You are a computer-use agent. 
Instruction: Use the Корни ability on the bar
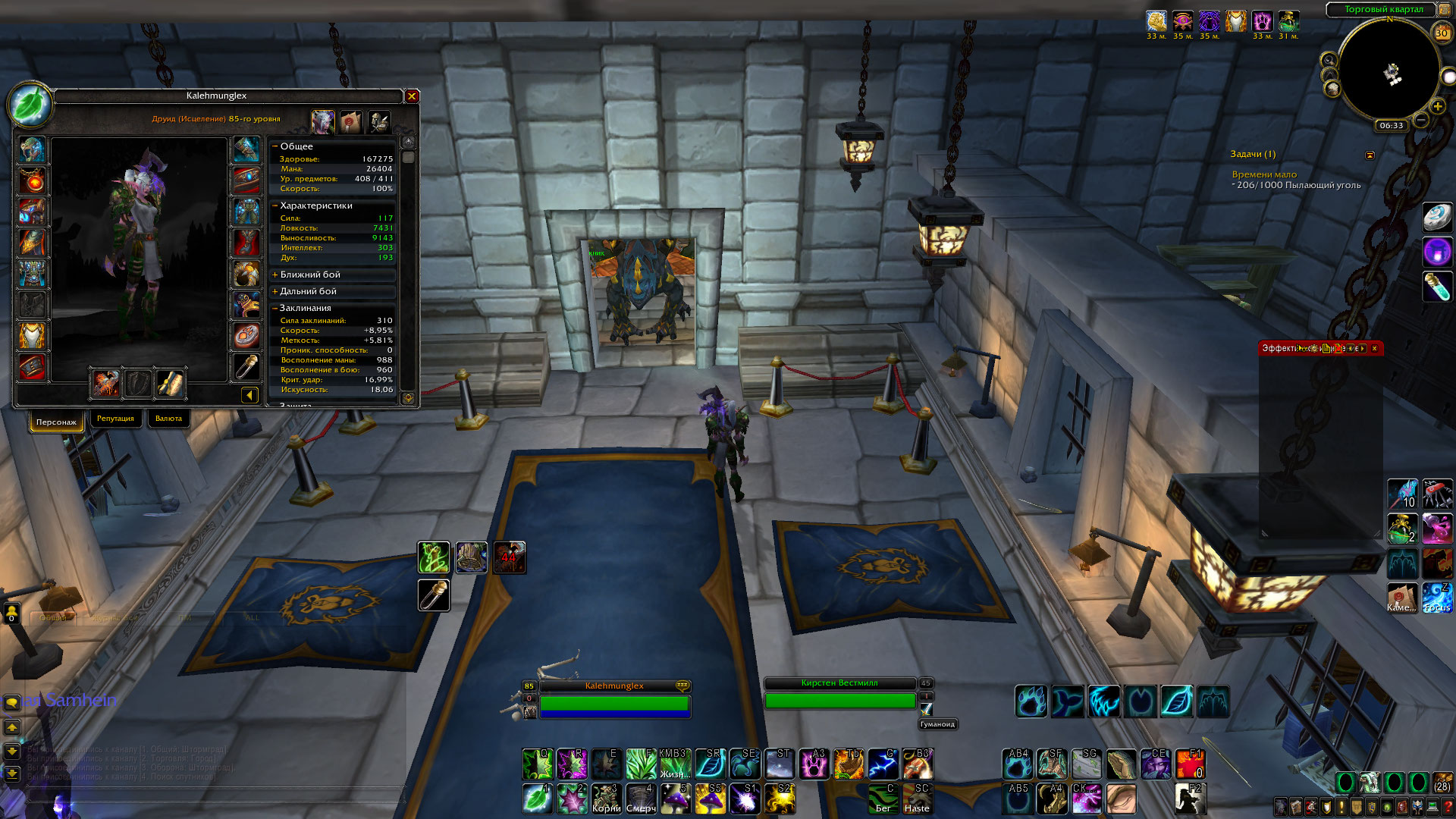607,799
